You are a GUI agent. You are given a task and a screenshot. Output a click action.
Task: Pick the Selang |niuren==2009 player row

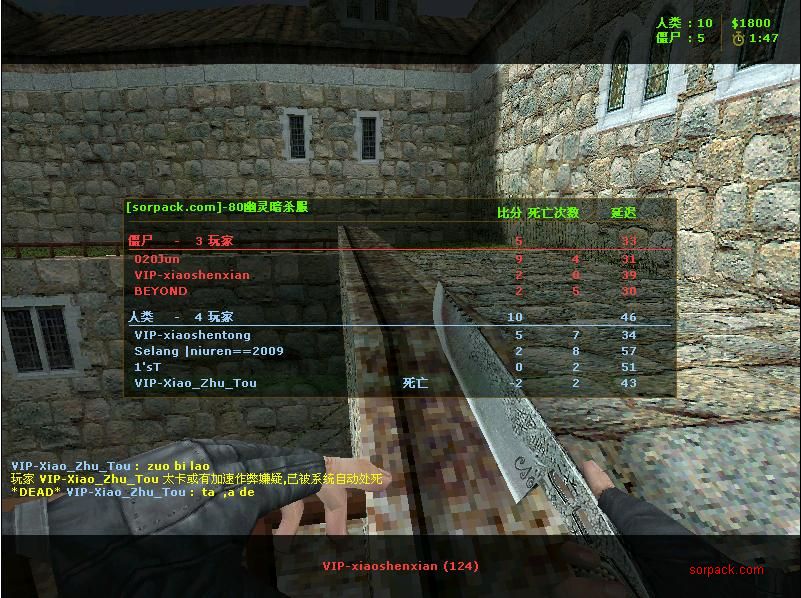click(x=209, y=351)
